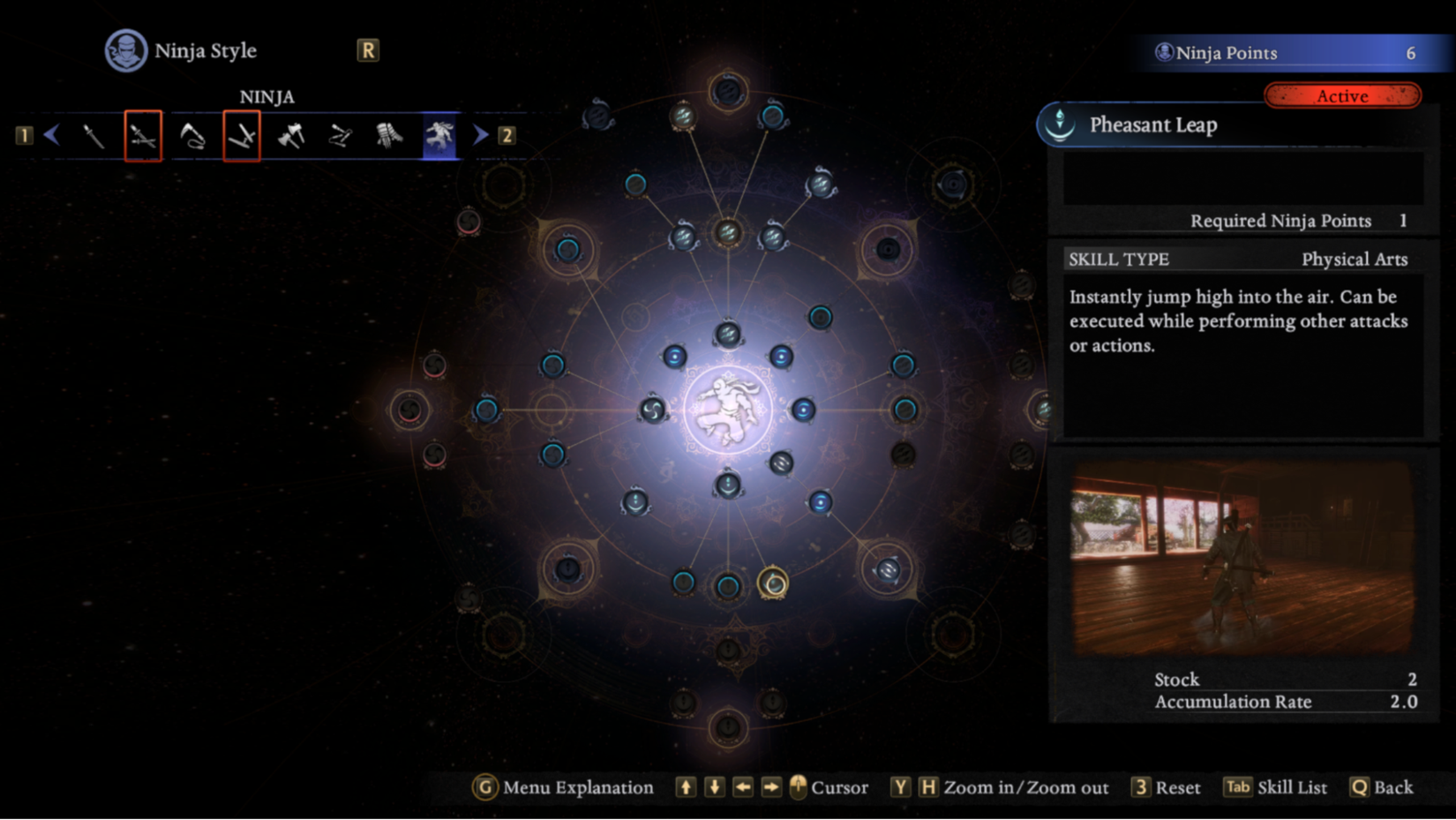Image resolution: width=1456 pixels, height=820 pixels.
Task: Choose the triple-swirl node left of center
Action: 652,410
